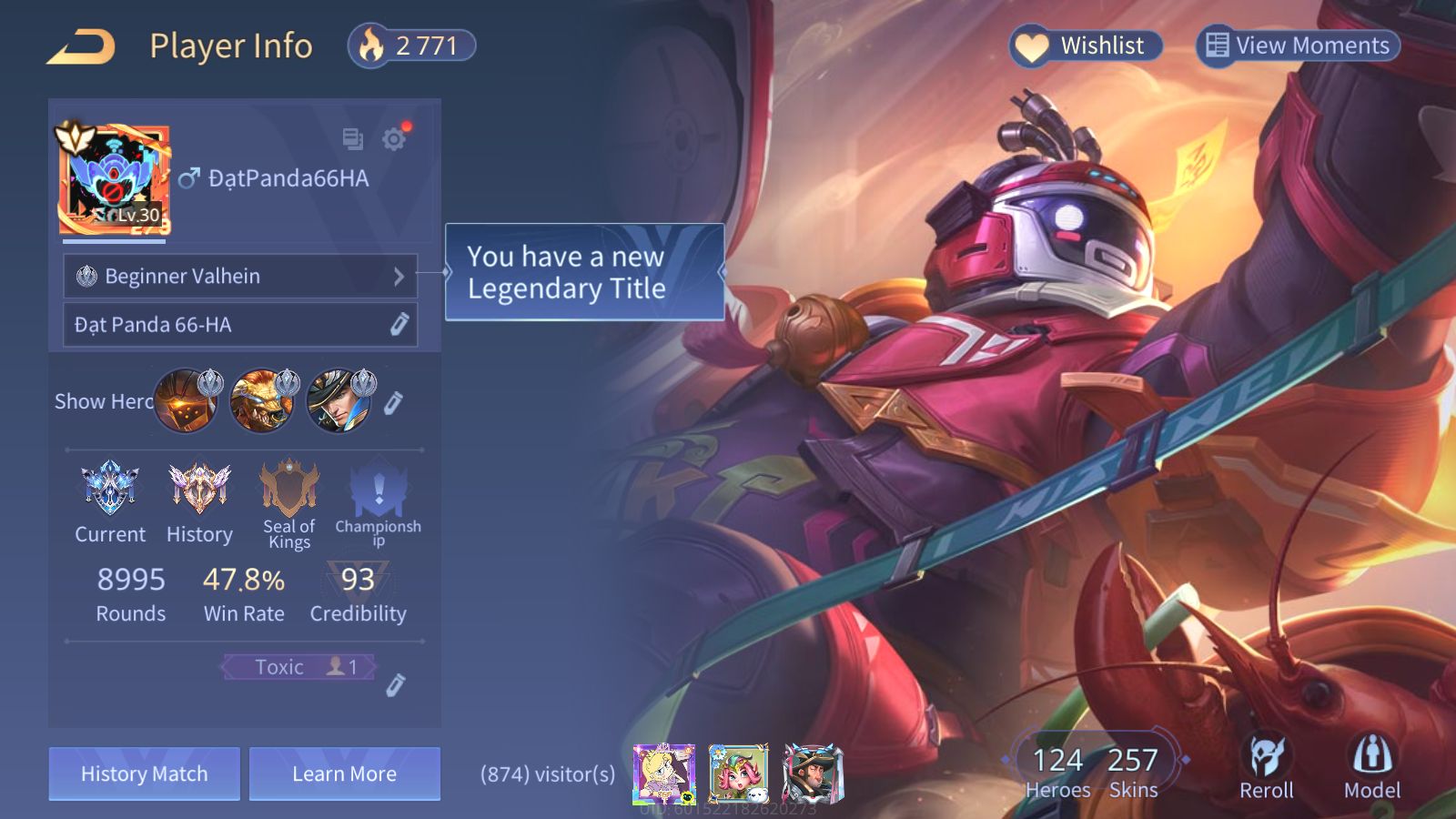Select the player avatar portrait
The width and height of the screenshot is (1456, 819).
click(x=115, y=180)
